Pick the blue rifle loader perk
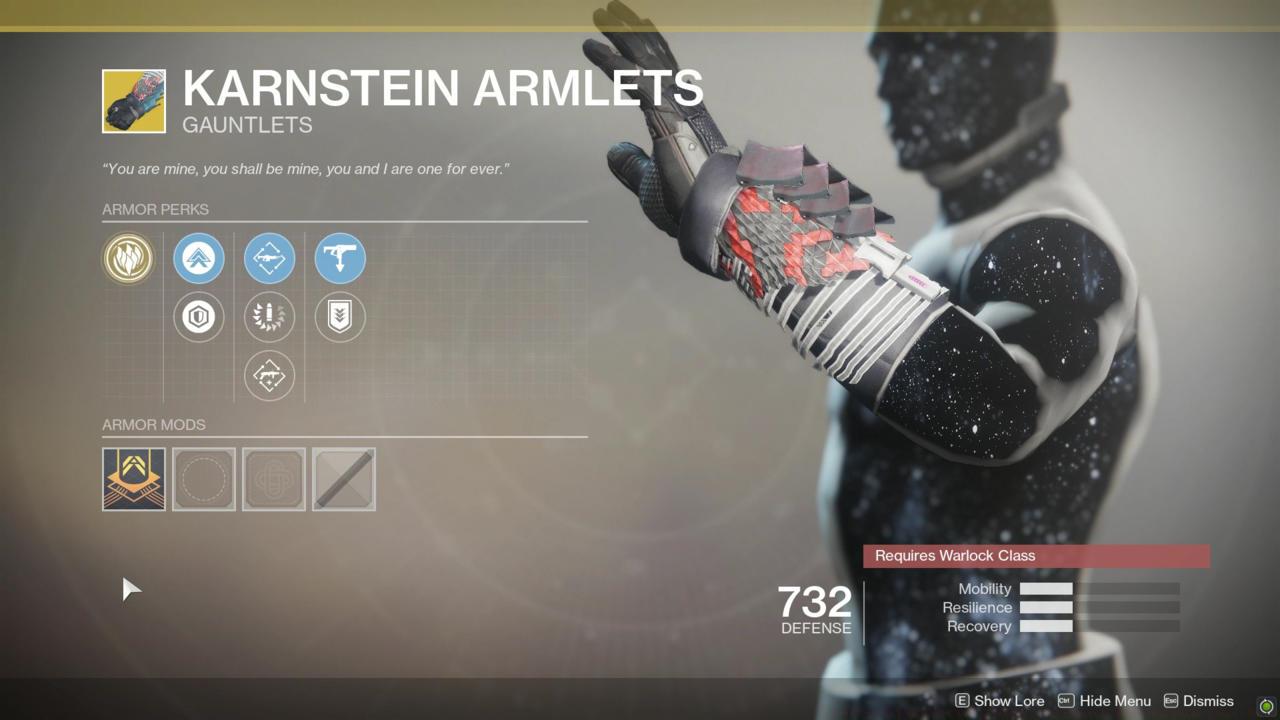This screenshot has height=720, width=1280. click(x=269, y=258)
